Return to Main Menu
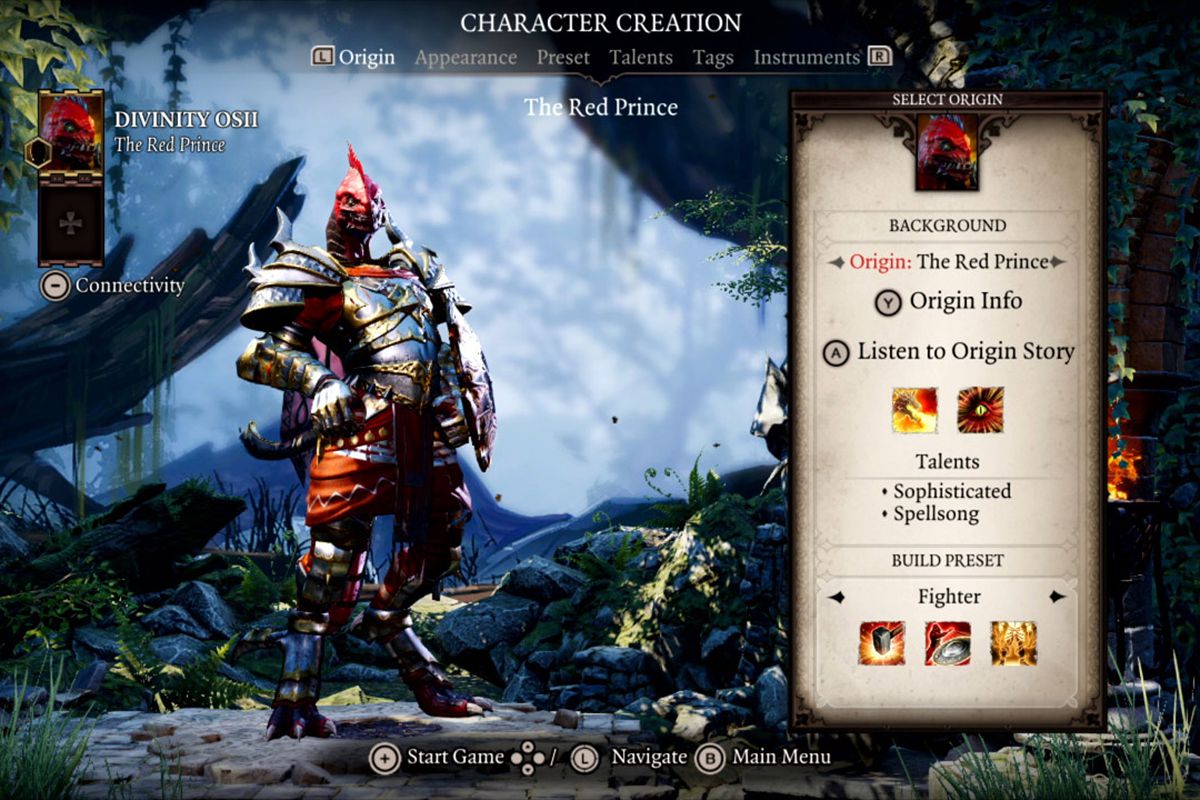The image size is (1200, 800). click(765, 757)
